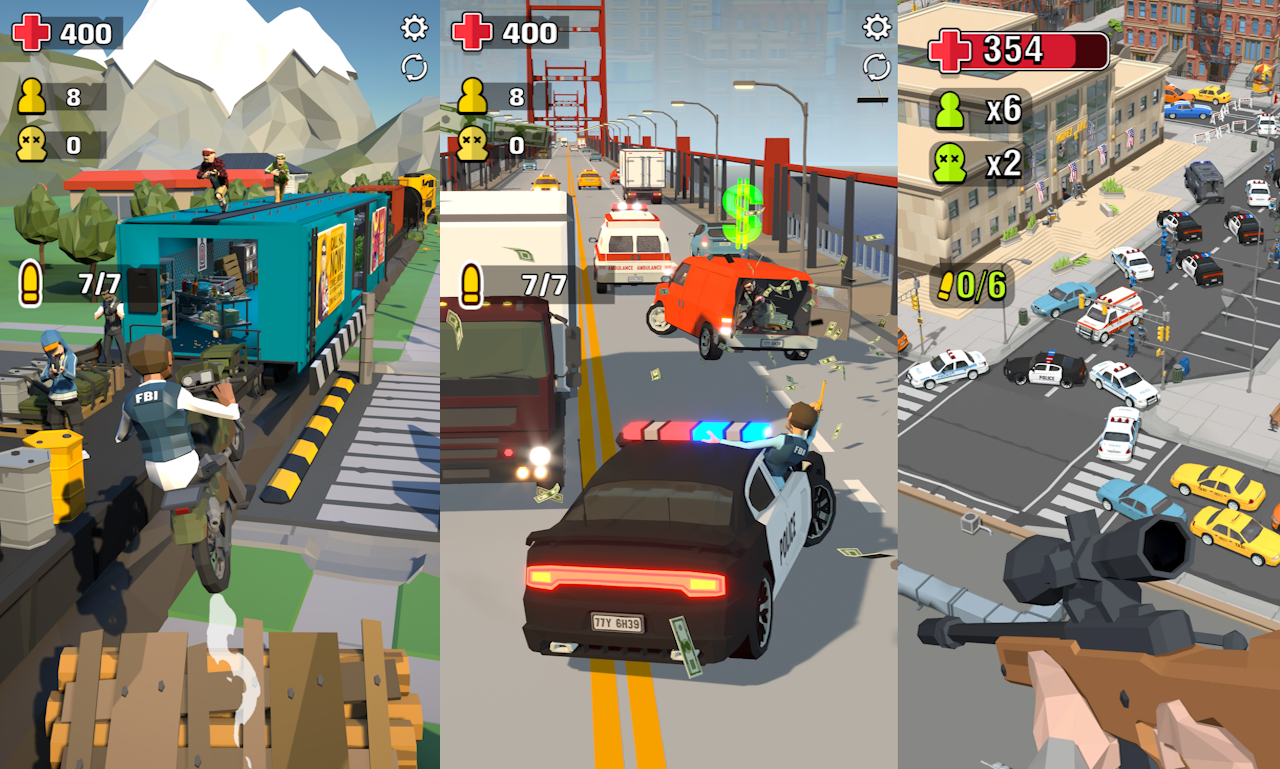Tap the restart arrows in the train scene

point(414,67)
